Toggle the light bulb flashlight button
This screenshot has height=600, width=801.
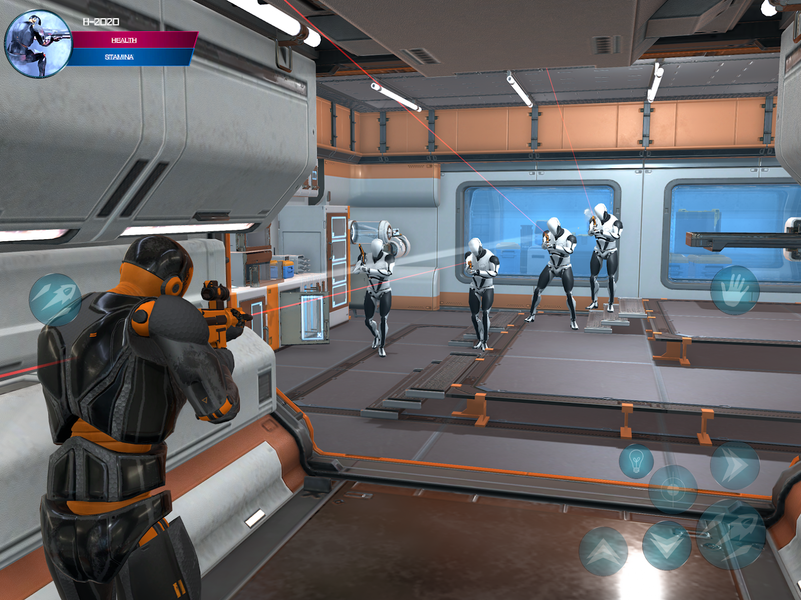coord(636,461)
